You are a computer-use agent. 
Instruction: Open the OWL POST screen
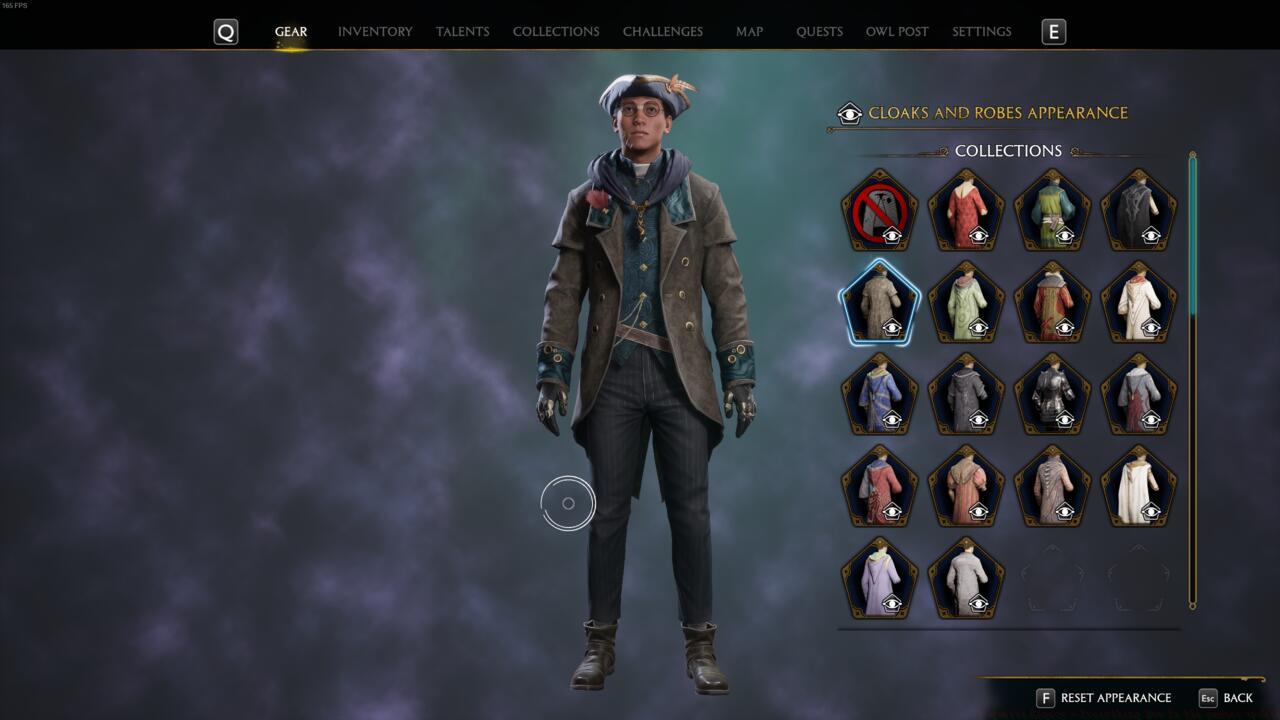pyautogui.click(x=896, y=31)
